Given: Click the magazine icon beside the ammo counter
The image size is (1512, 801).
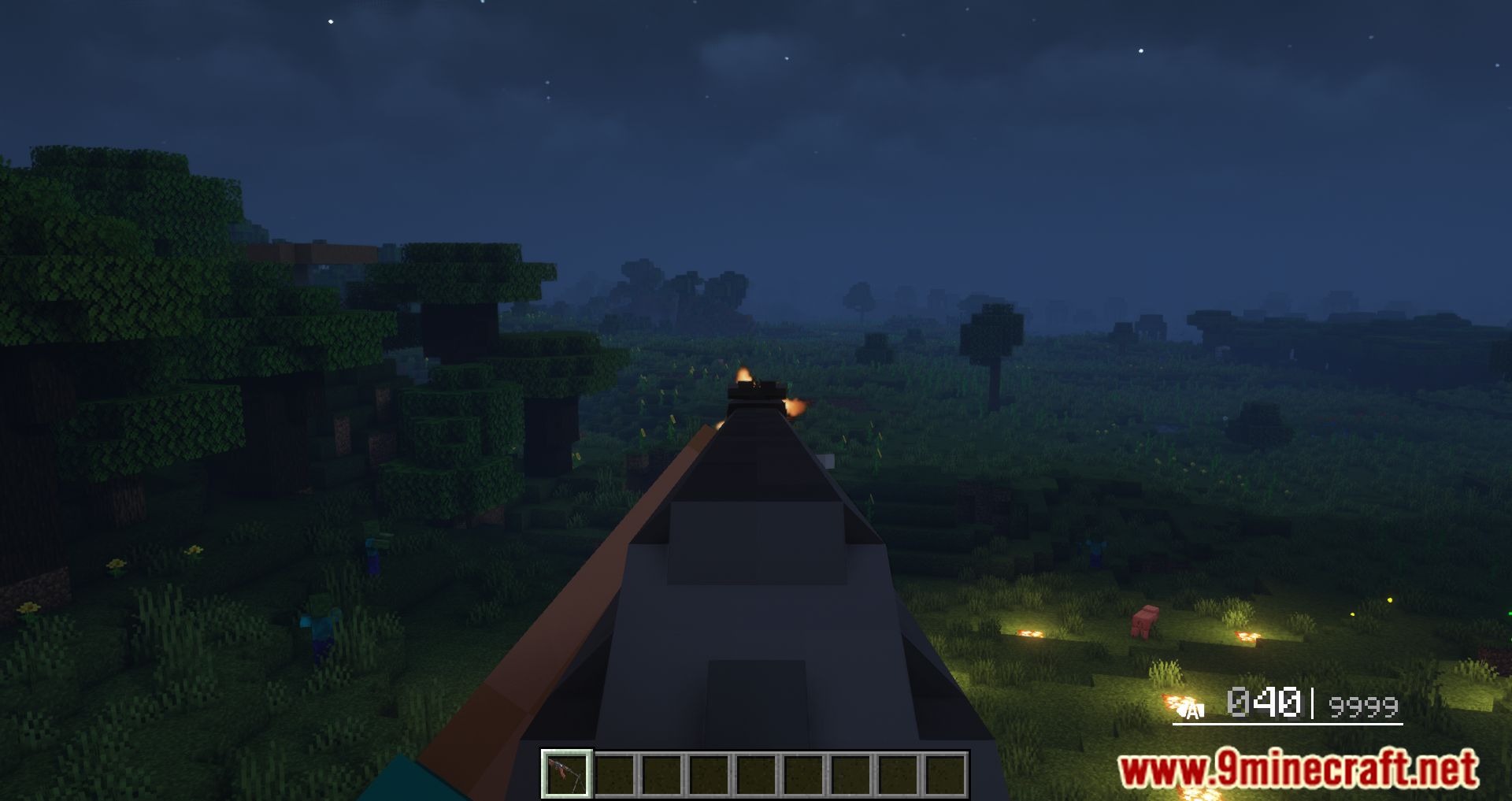Looking at the screenshot, I should coord(1180,708).
